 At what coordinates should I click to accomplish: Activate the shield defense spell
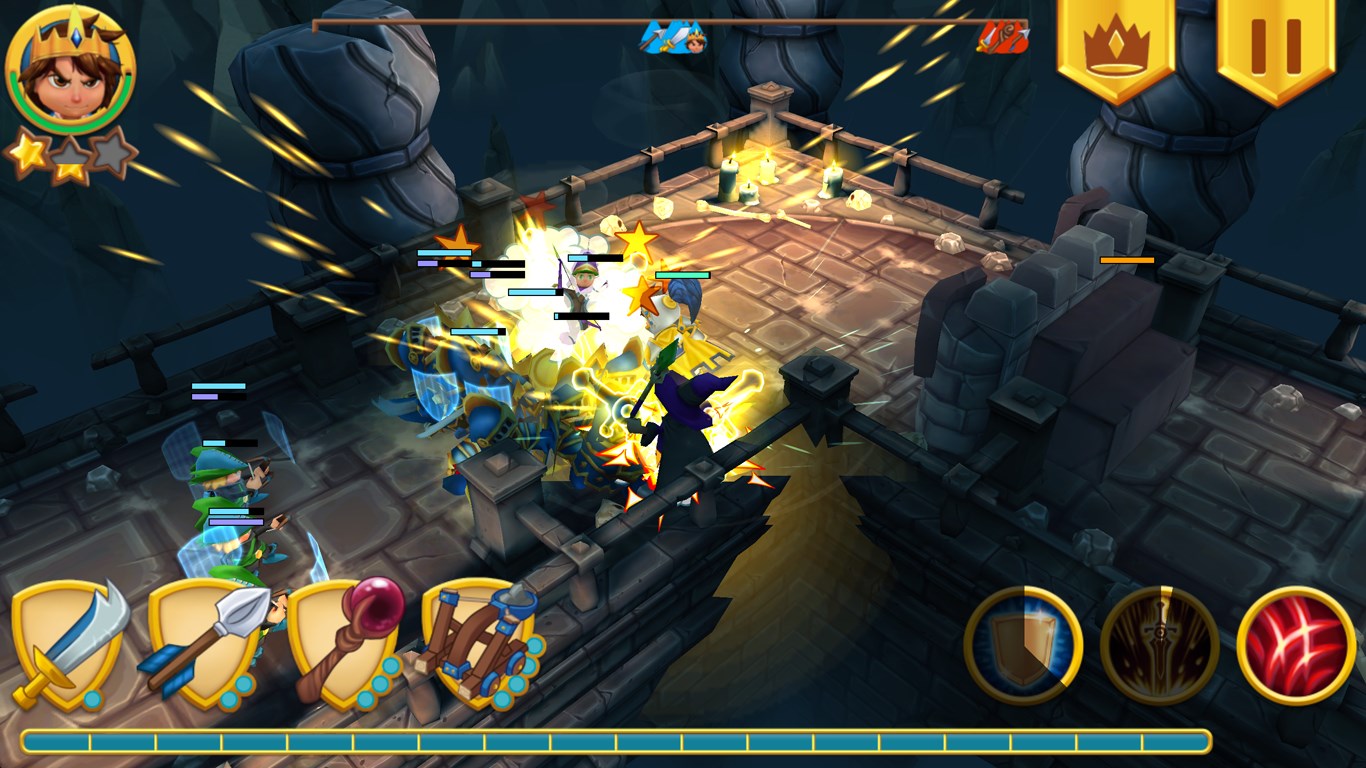(x=1023, y=646)
